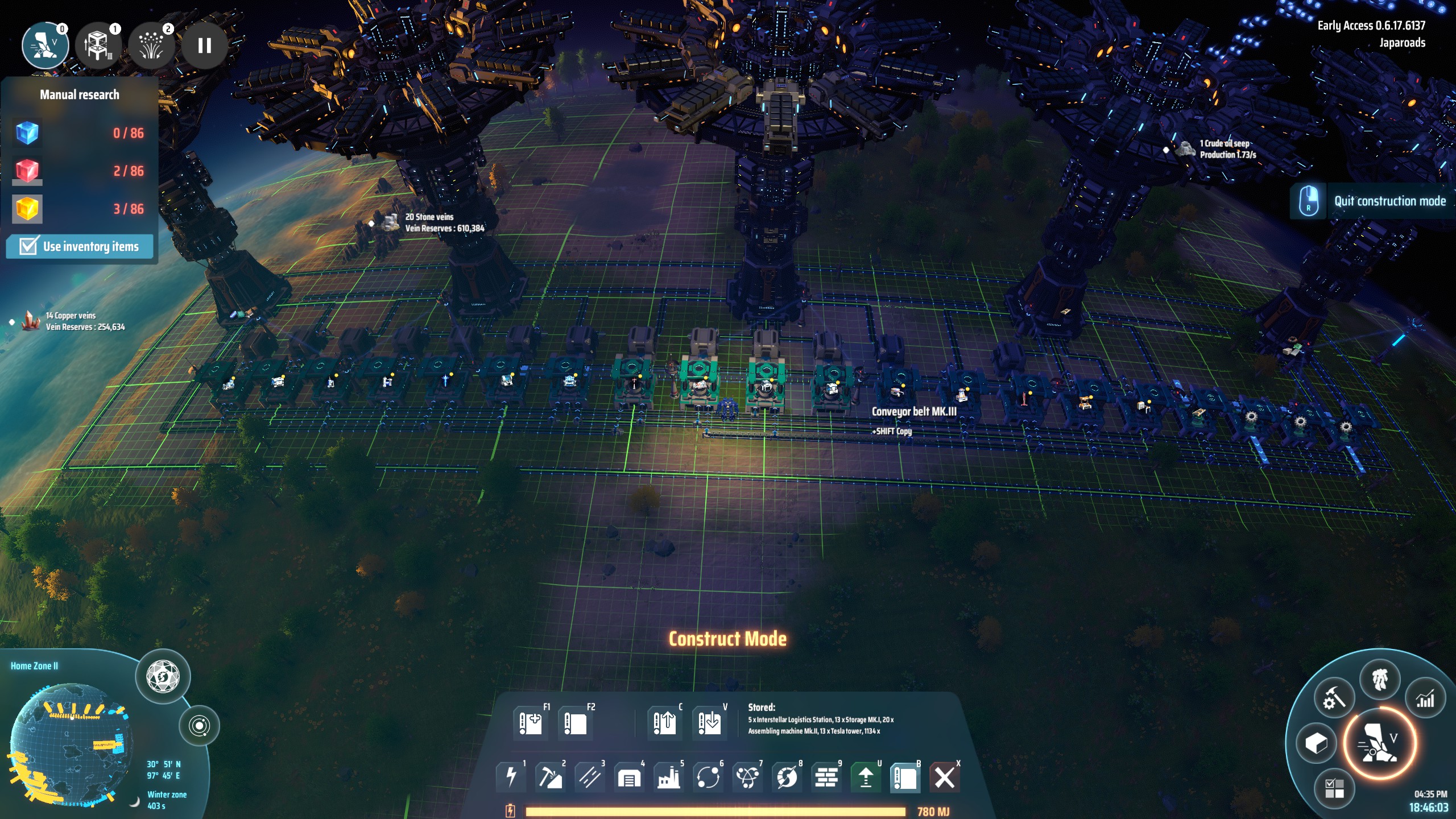Image resolution: width=1456 pixels, height=819 pixels.
Task: Close build mode with the X button
Action: pyautogui.click(x=944, y=776)
